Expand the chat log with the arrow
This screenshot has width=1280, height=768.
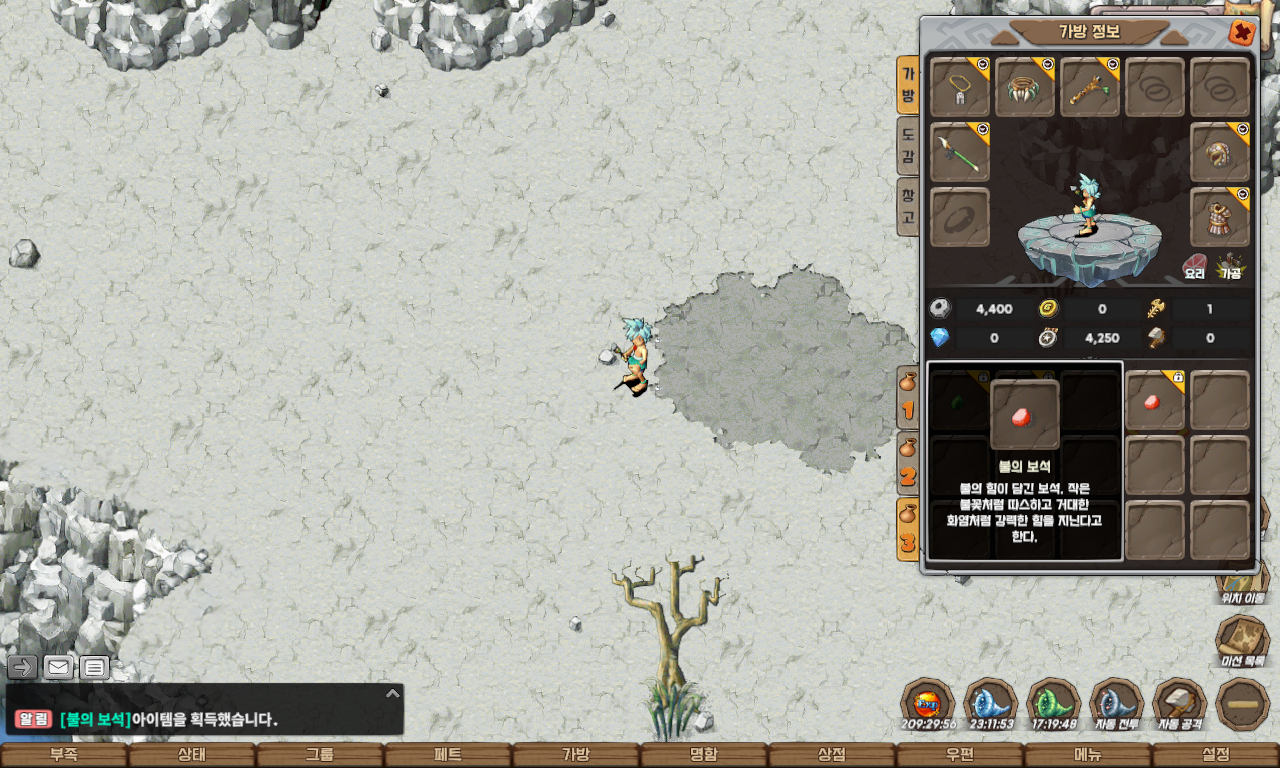click(x=393, y=693)
